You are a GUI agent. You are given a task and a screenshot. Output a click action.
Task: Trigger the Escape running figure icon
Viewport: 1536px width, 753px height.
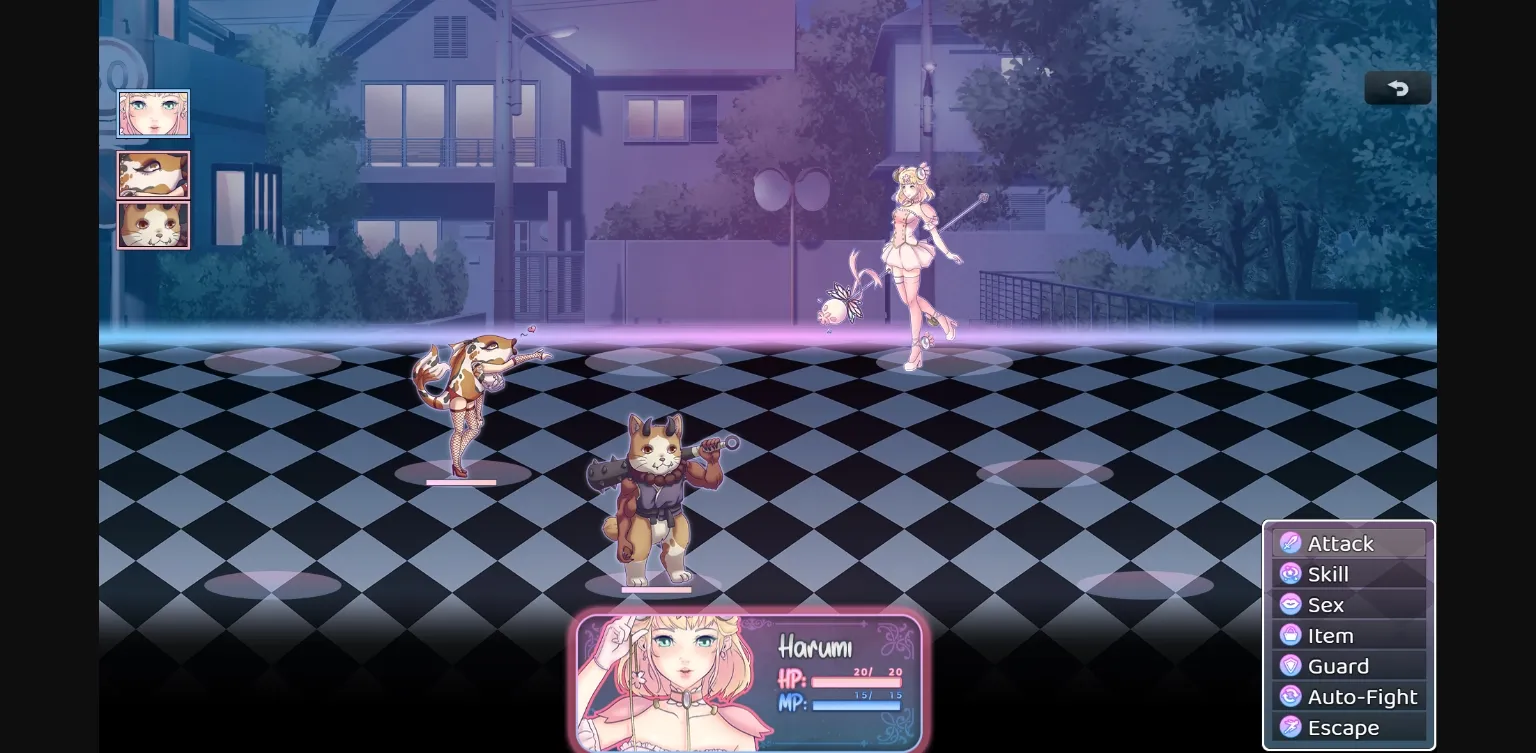point(1290,727)
